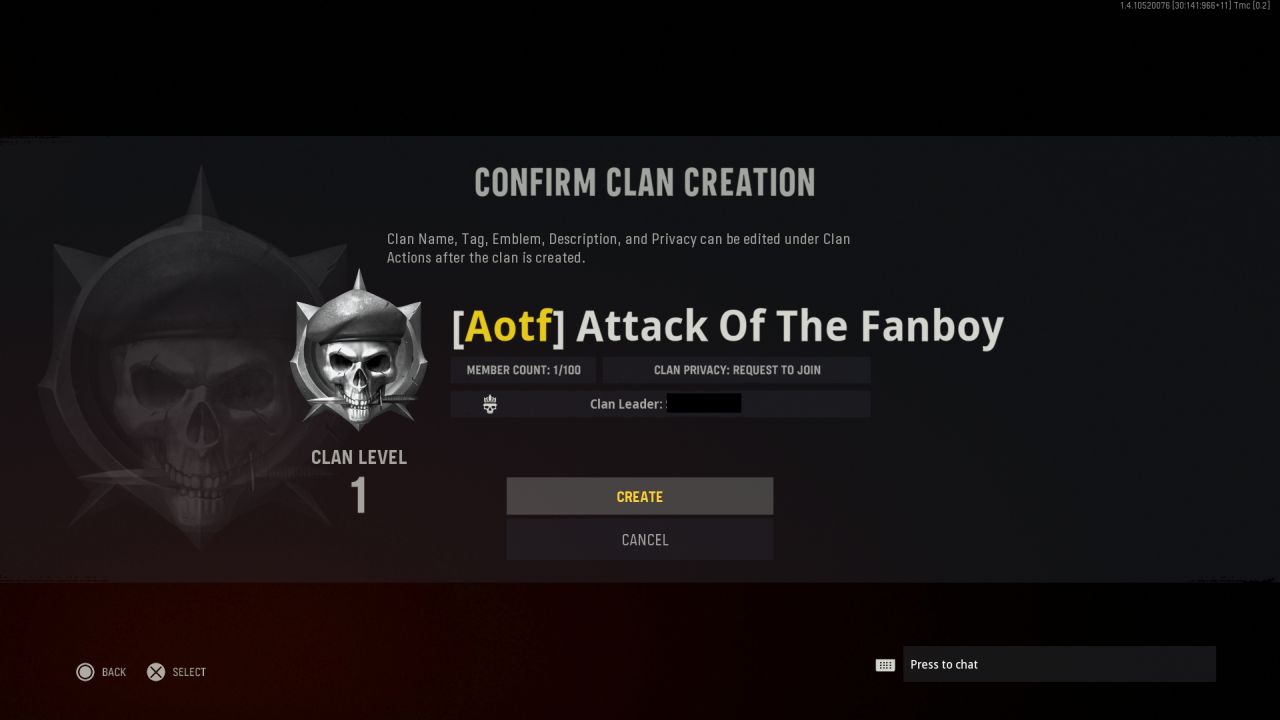The image size is (1280, 720).
Task: Select the Cancel option in the menu list
Action: (640, 539)
